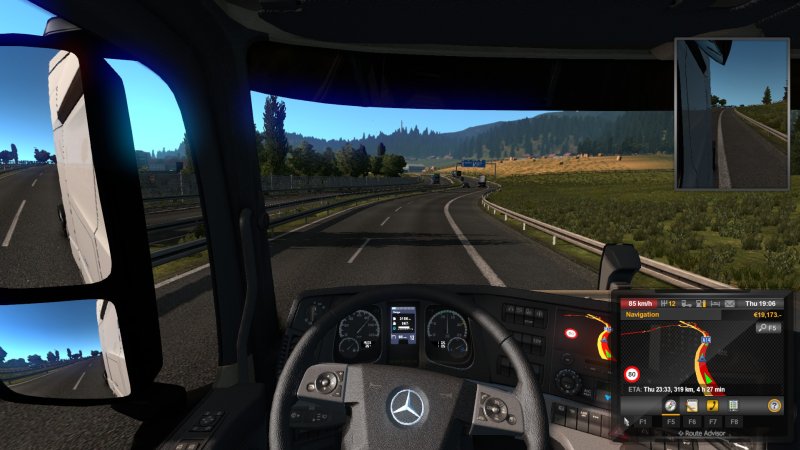
Task: Click the question mark help icon
Action: coord(773,406)
